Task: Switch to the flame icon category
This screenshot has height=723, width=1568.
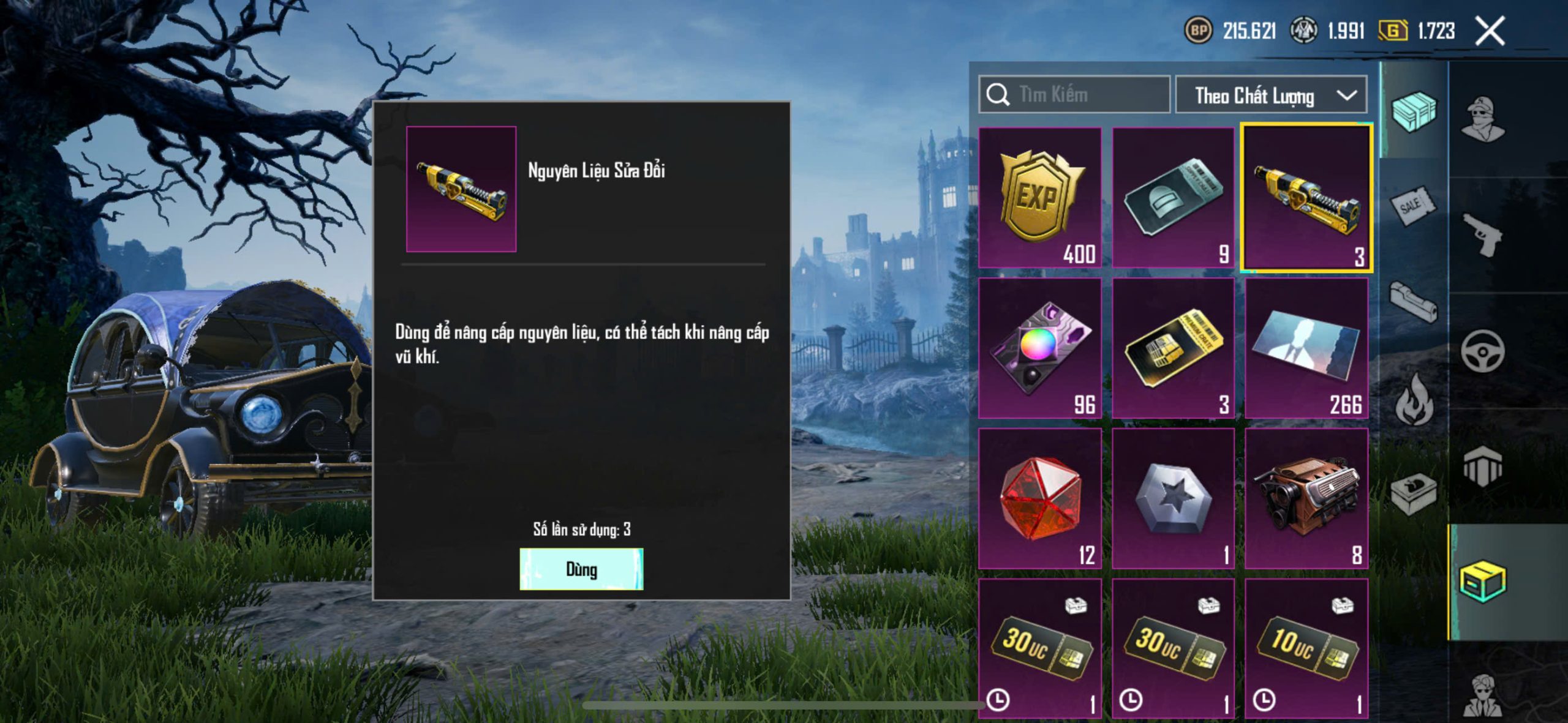Action: pos(1413,401)
